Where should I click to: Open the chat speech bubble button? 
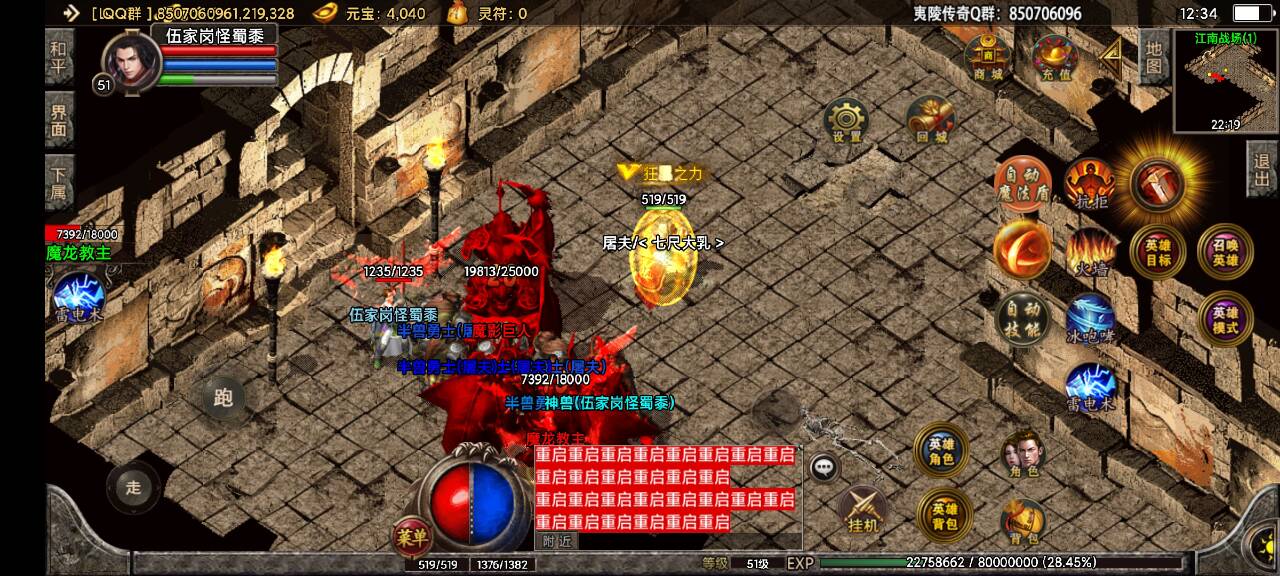tap(824, 466)
